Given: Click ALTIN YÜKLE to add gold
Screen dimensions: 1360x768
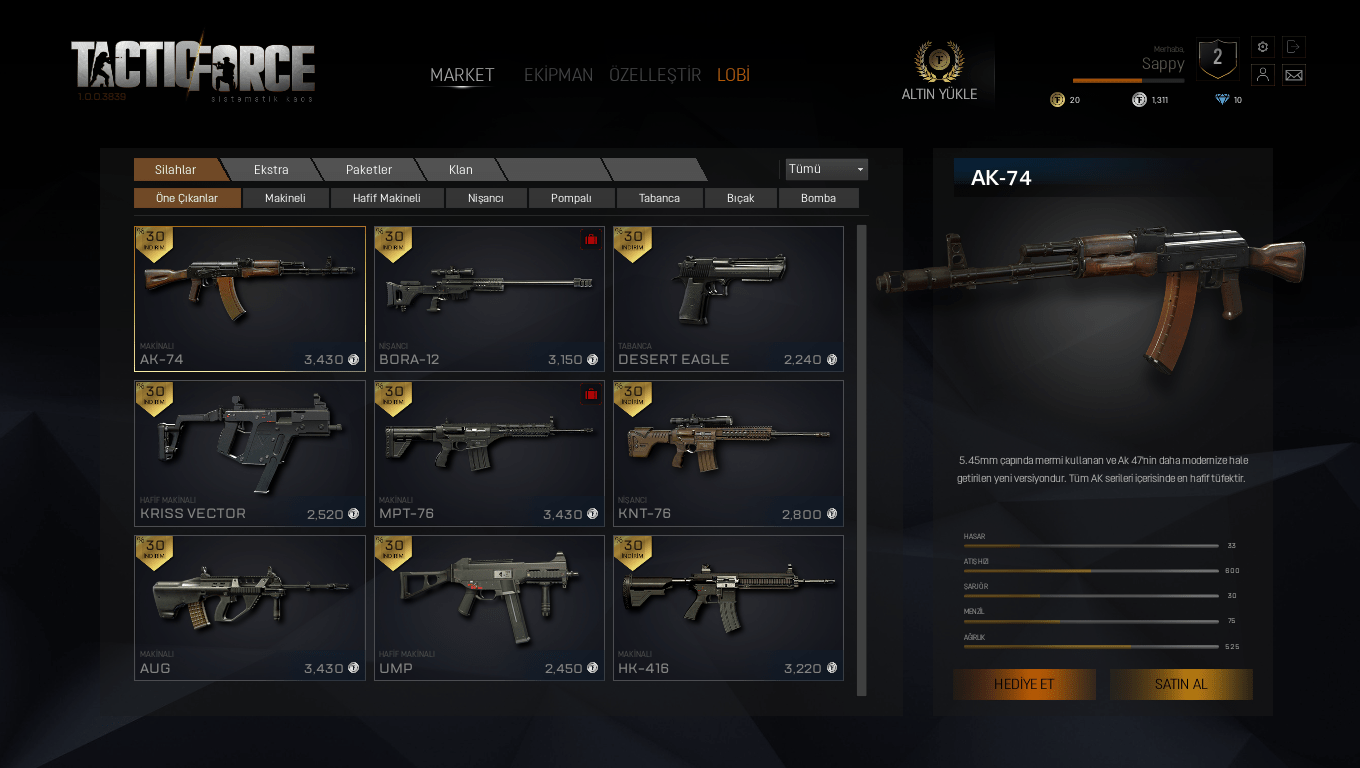Looking at the screenshot, I should coord(939,73).
